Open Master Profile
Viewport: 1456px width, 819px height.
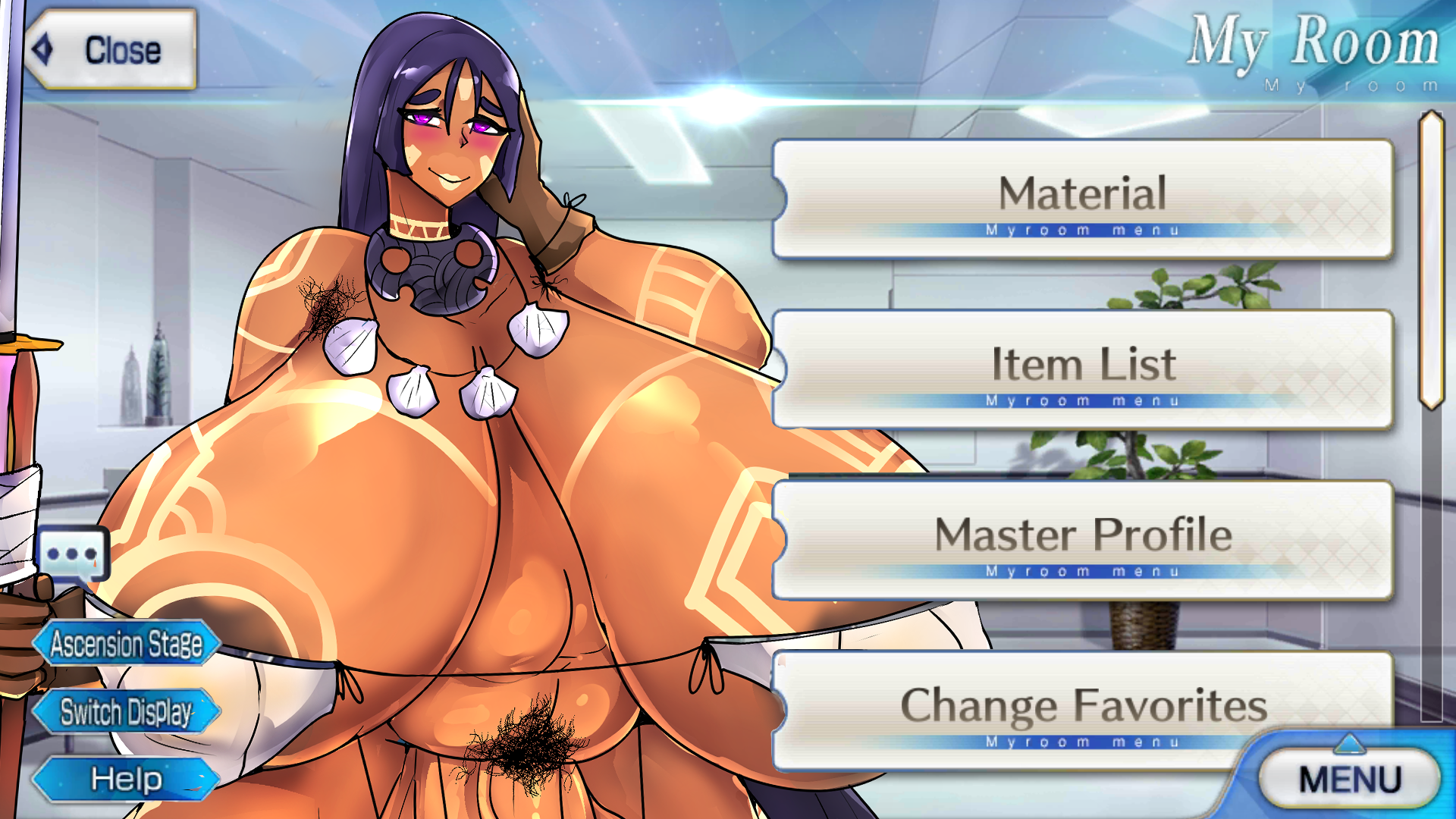coord(1082,539)
